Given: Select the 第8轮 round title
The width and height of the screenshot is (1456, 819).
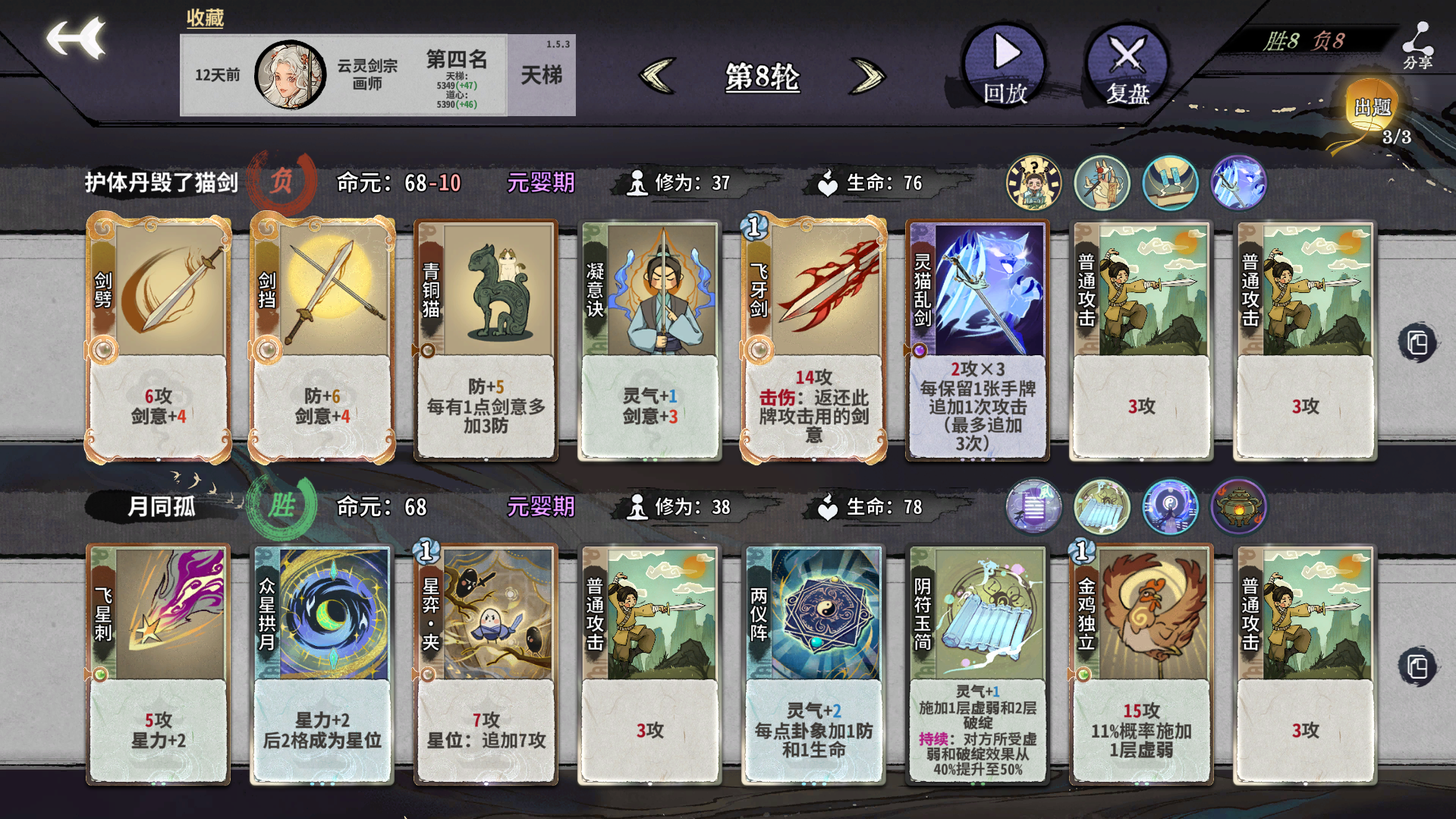Looking at the screenshot, I should click(761, 77).
